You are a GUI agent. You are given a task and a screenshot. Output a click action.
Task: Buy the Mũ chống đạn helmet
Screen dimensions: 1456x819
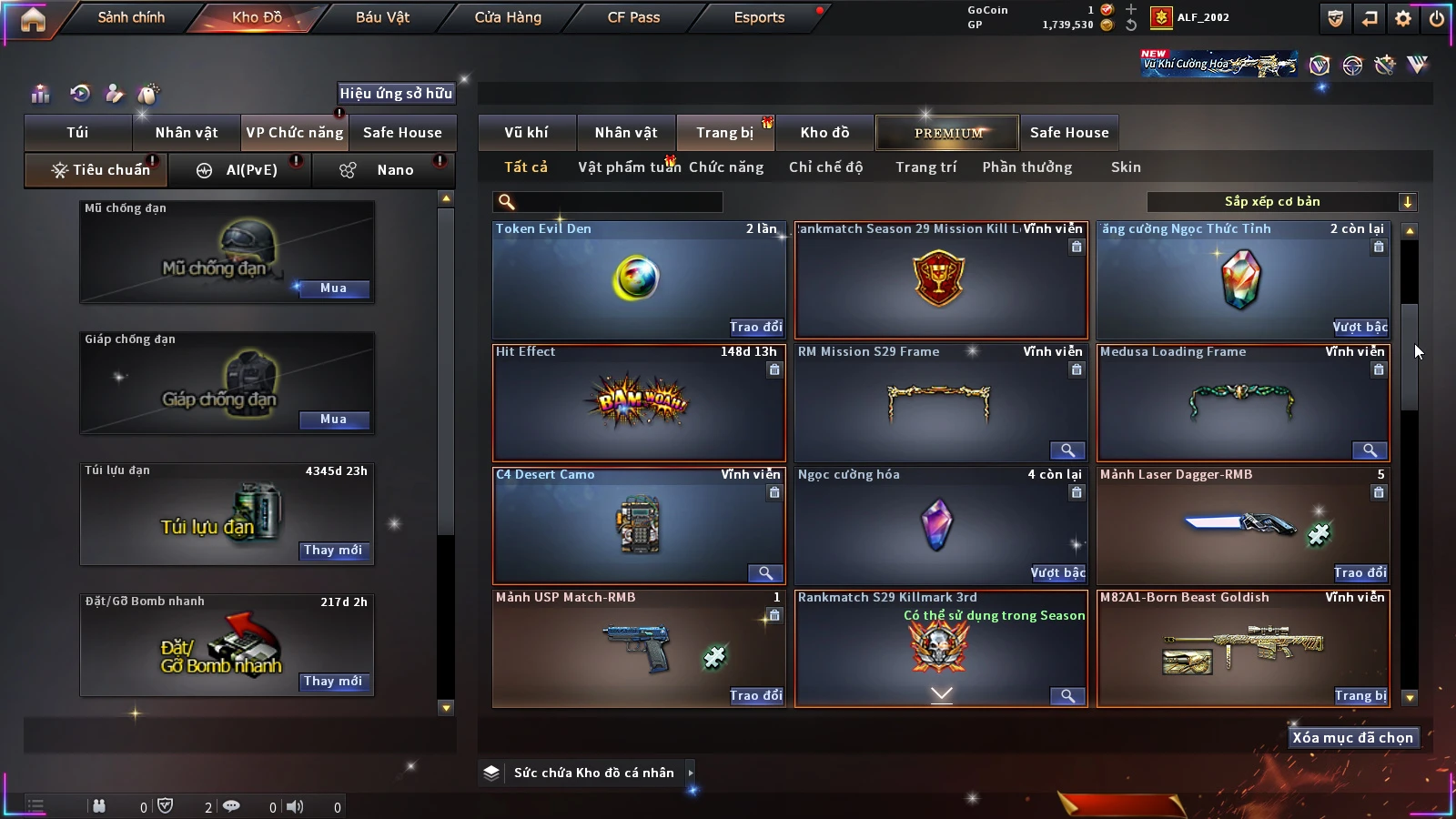(333, 288)
